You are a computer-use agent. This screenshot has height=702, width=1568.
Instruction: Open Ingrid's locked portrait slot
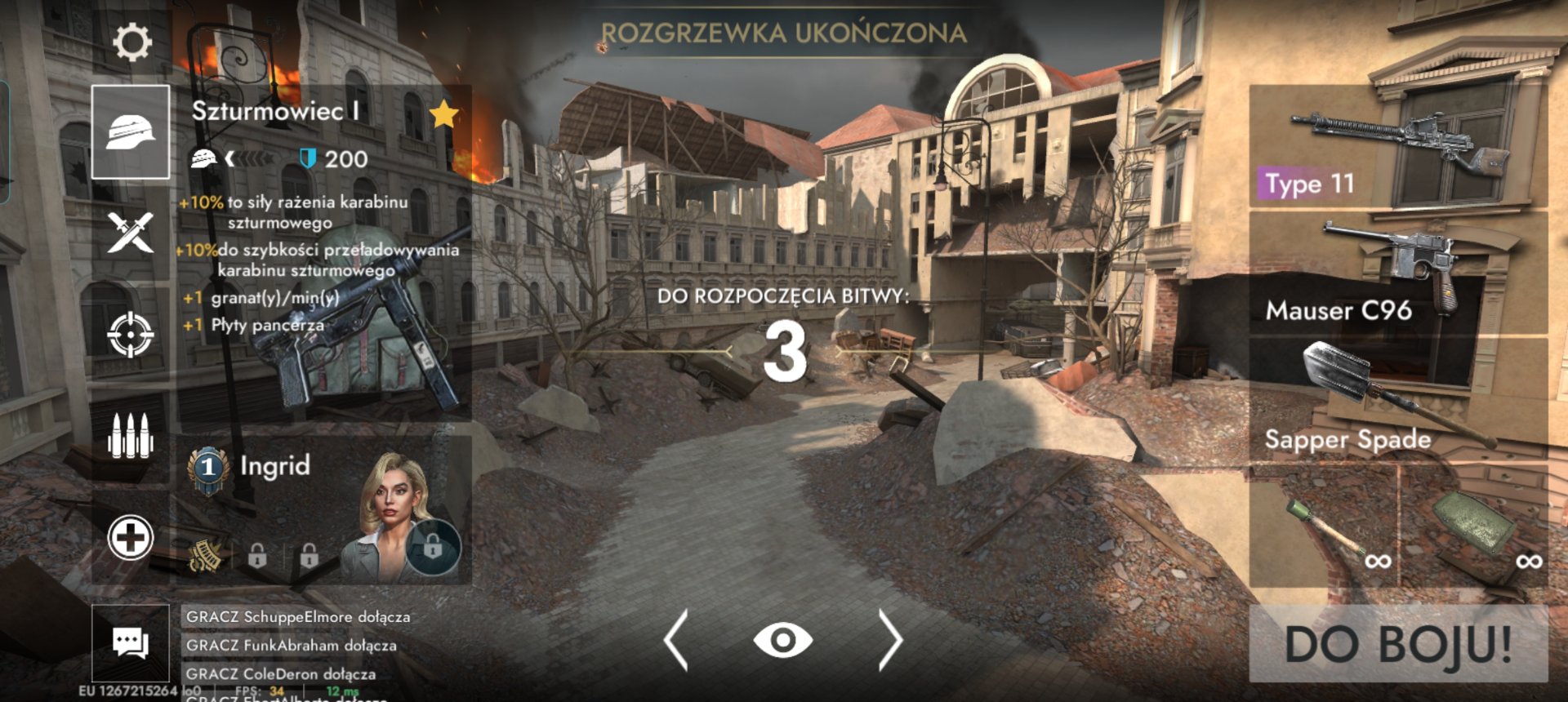tap(433, 547)
